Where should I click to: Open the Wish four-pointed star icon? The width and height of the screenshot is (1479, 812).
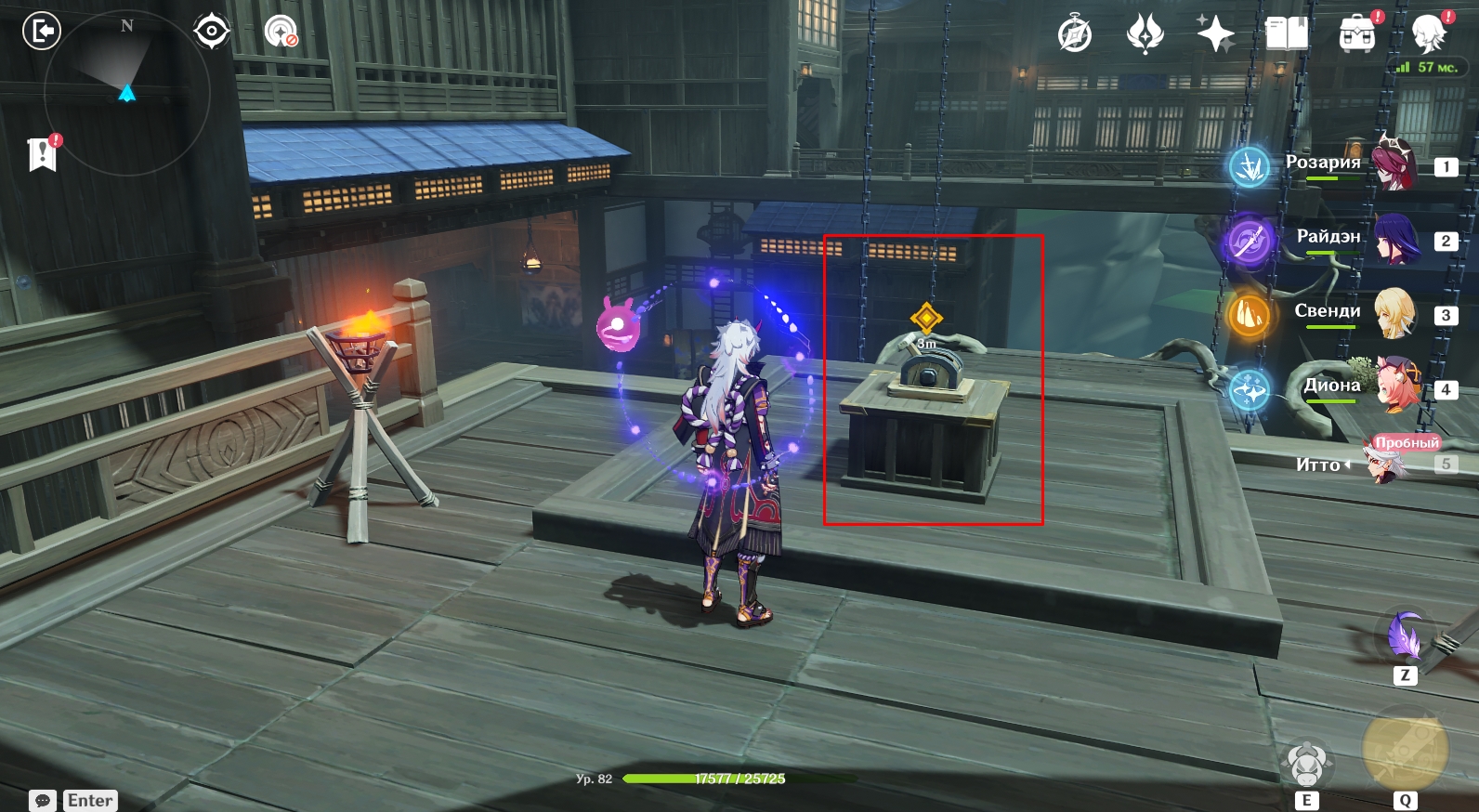(1215, 34)
